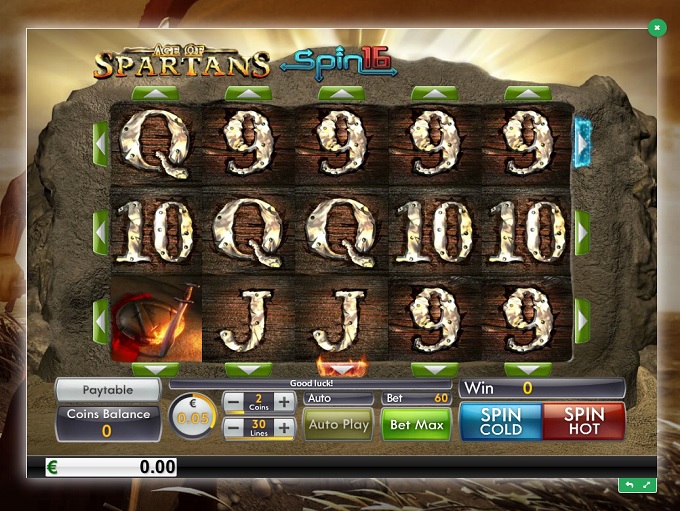Viewport: 680px width, 511px height.
Task: Close the game with the green X
Action: (x=656, y=28)
